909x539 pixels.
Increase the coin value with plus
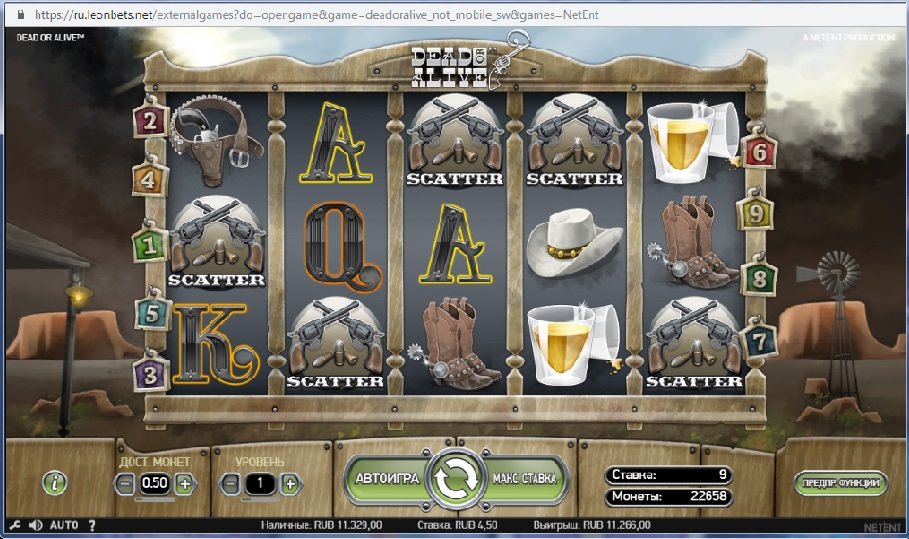(x=185, y=483)
